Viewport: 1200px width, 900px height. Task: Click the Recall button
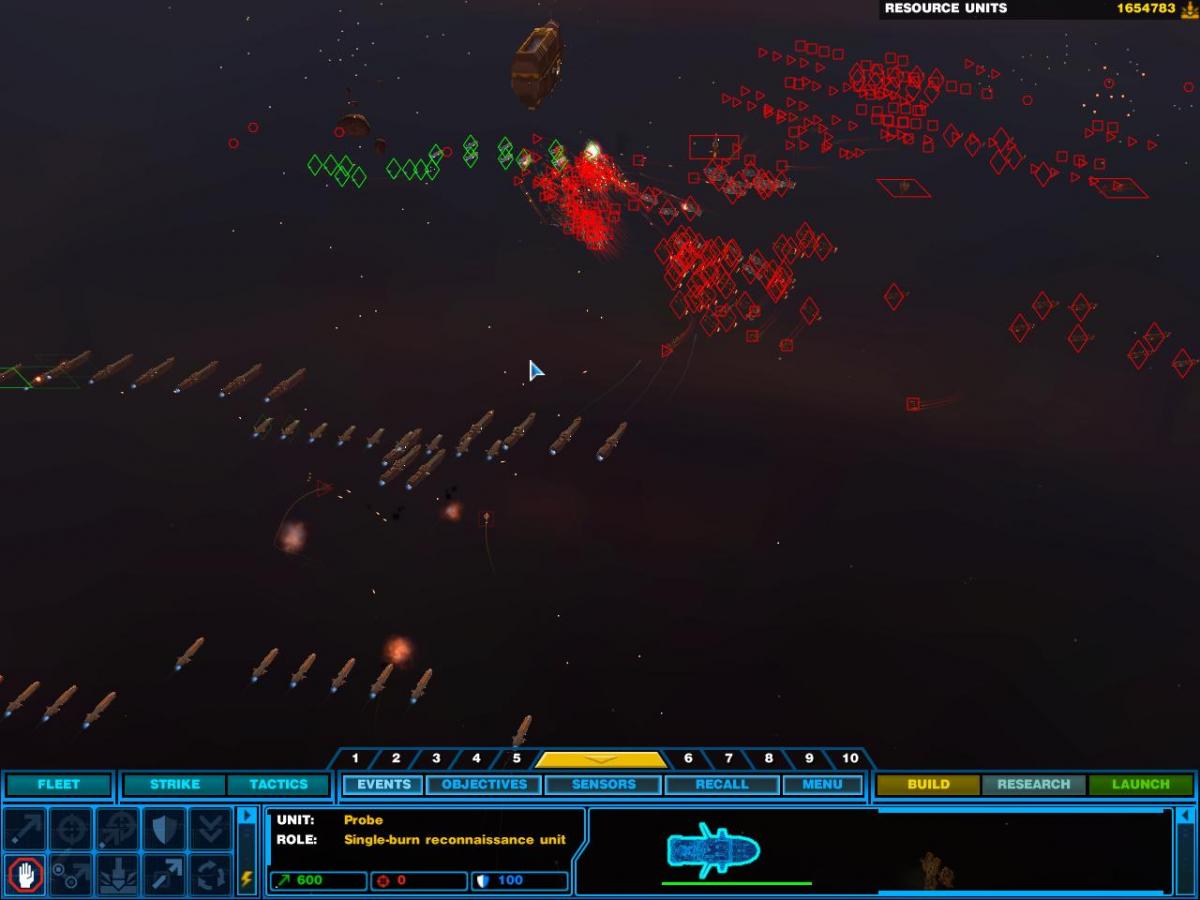(x=721, y=785)
